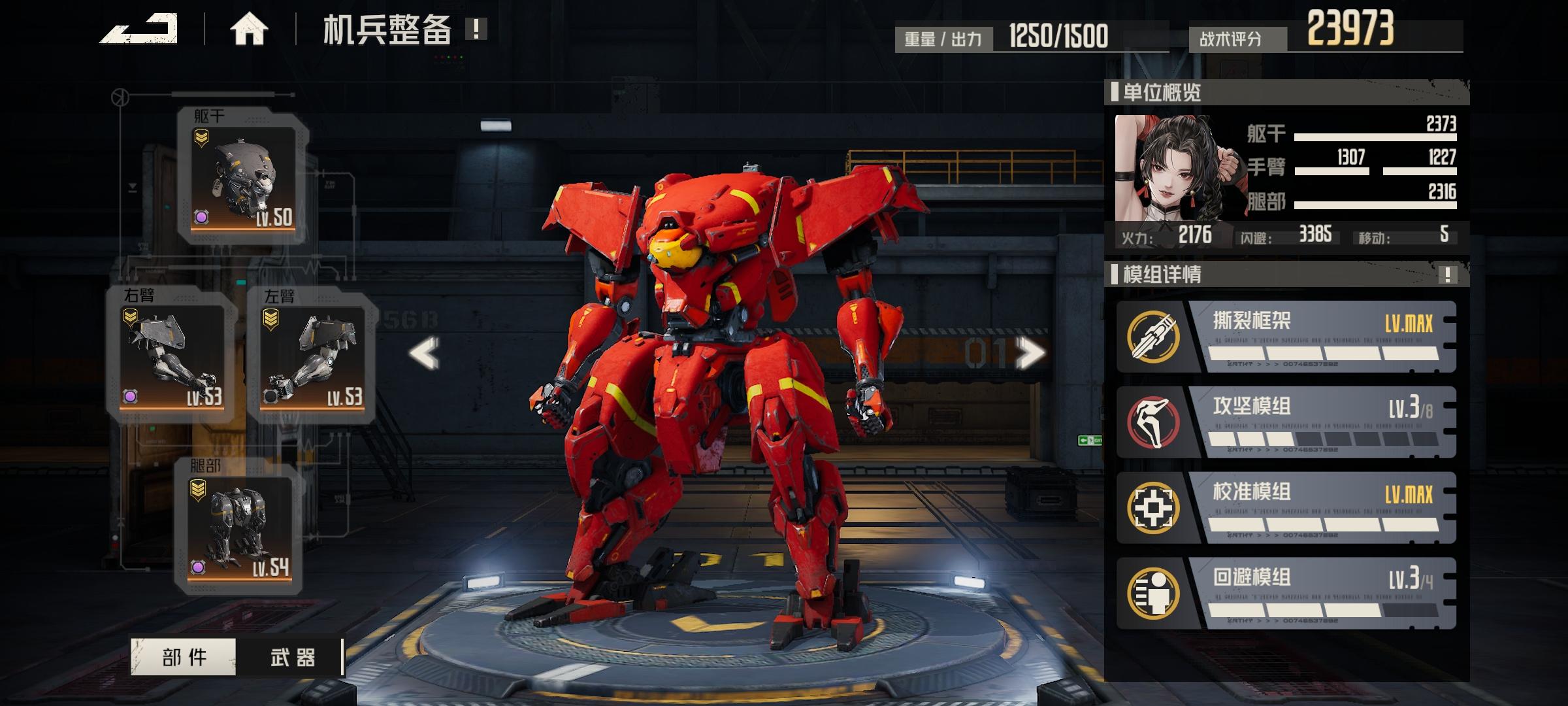Show the next mech with right arrow
This screenshot has height=706, width=1568.
pyautogui.click(x=1030, y=354)
